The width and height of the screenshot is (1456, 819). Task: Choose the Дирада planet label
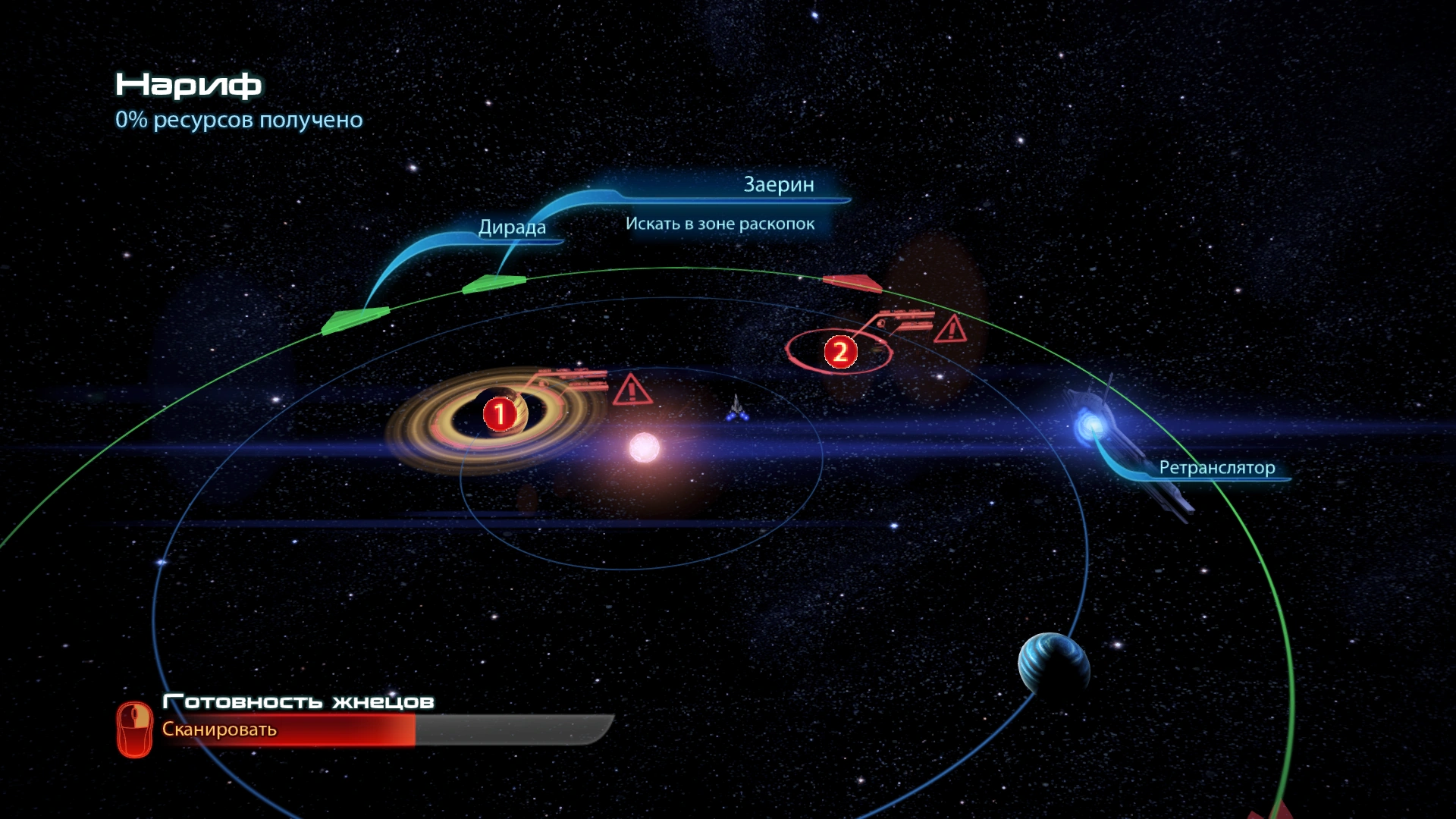pyautogui.click(x=512, y=227)
